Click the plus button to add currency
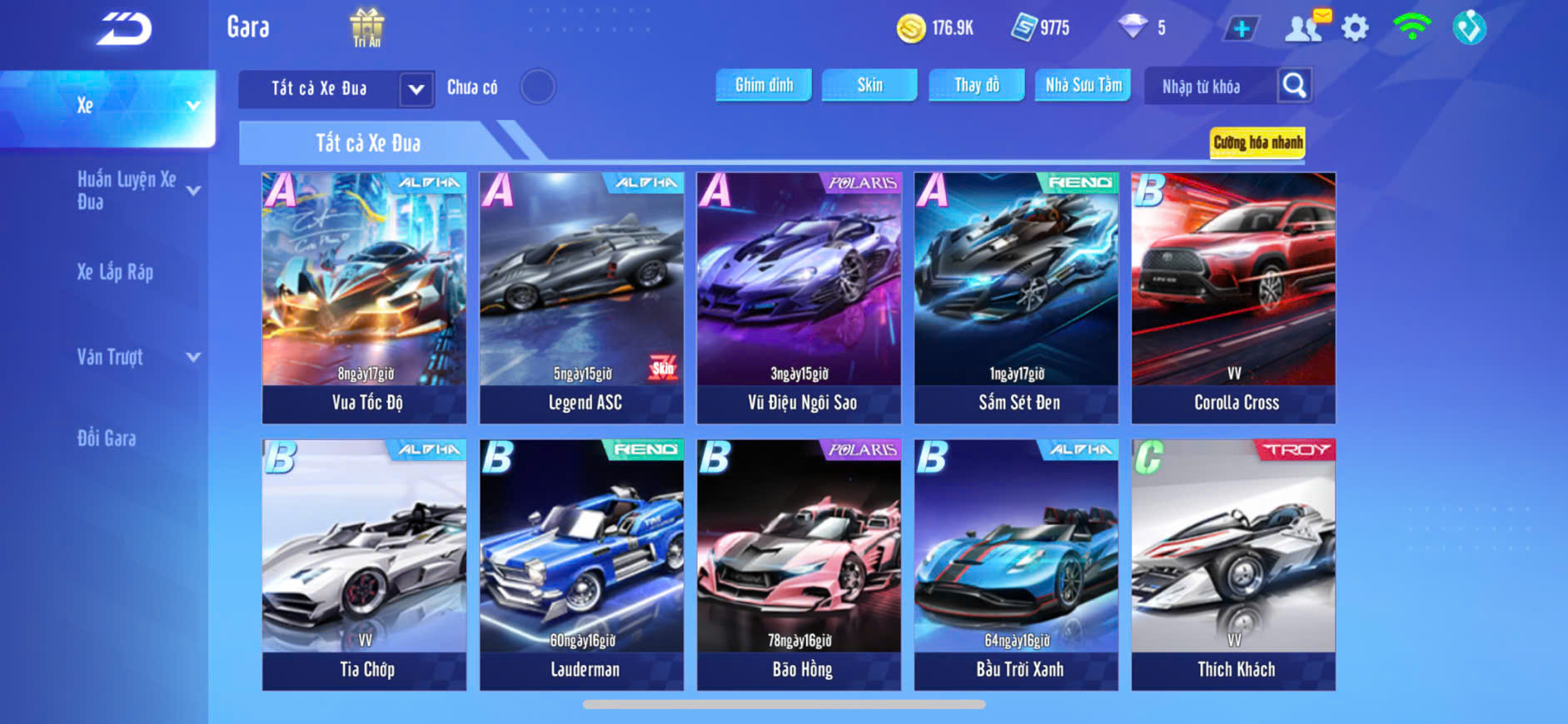This screenshot has width=1568, height=724. [x=1241, y=28]
